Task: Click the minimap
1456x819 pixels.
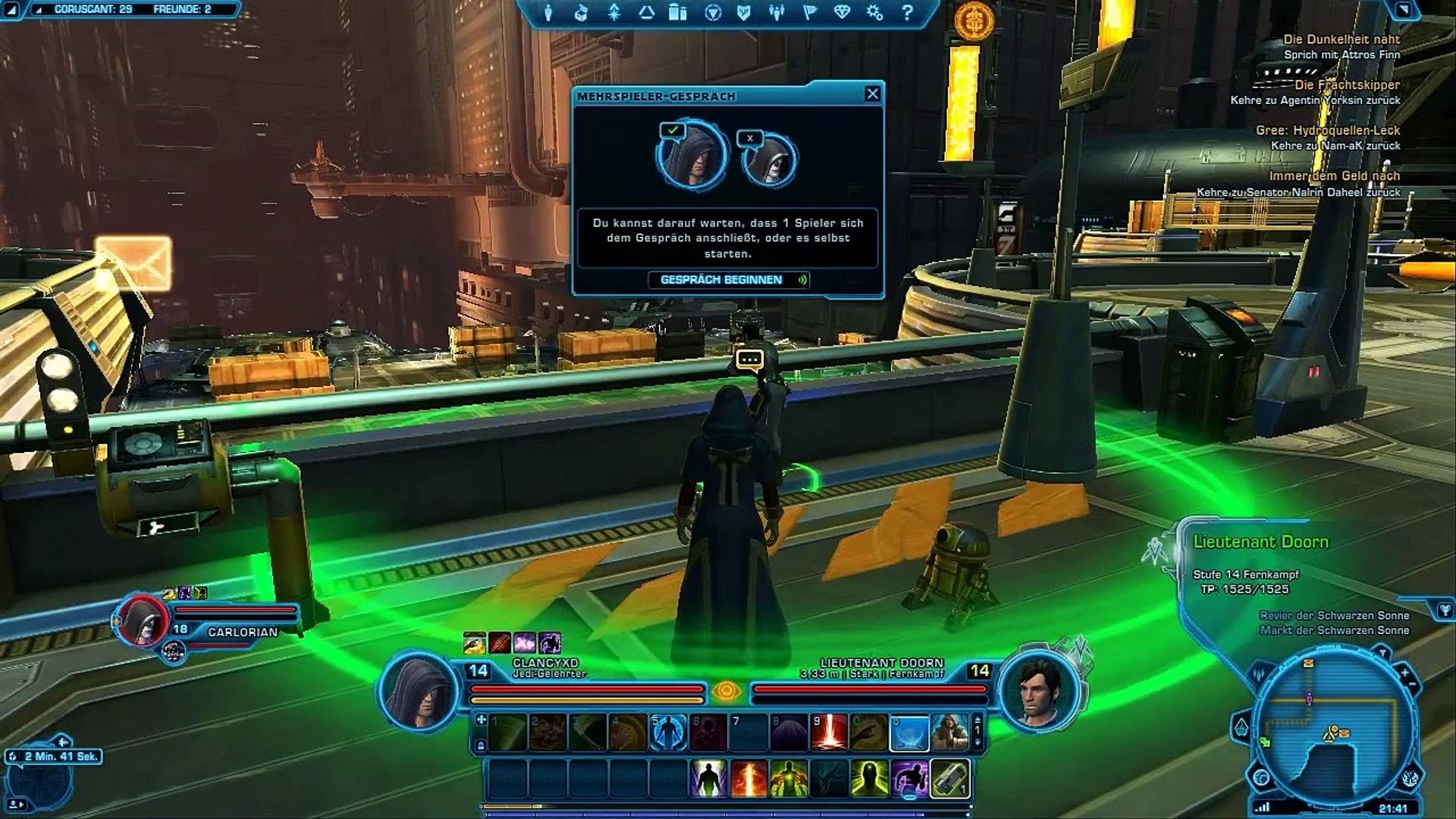Action: point(1333,728)
